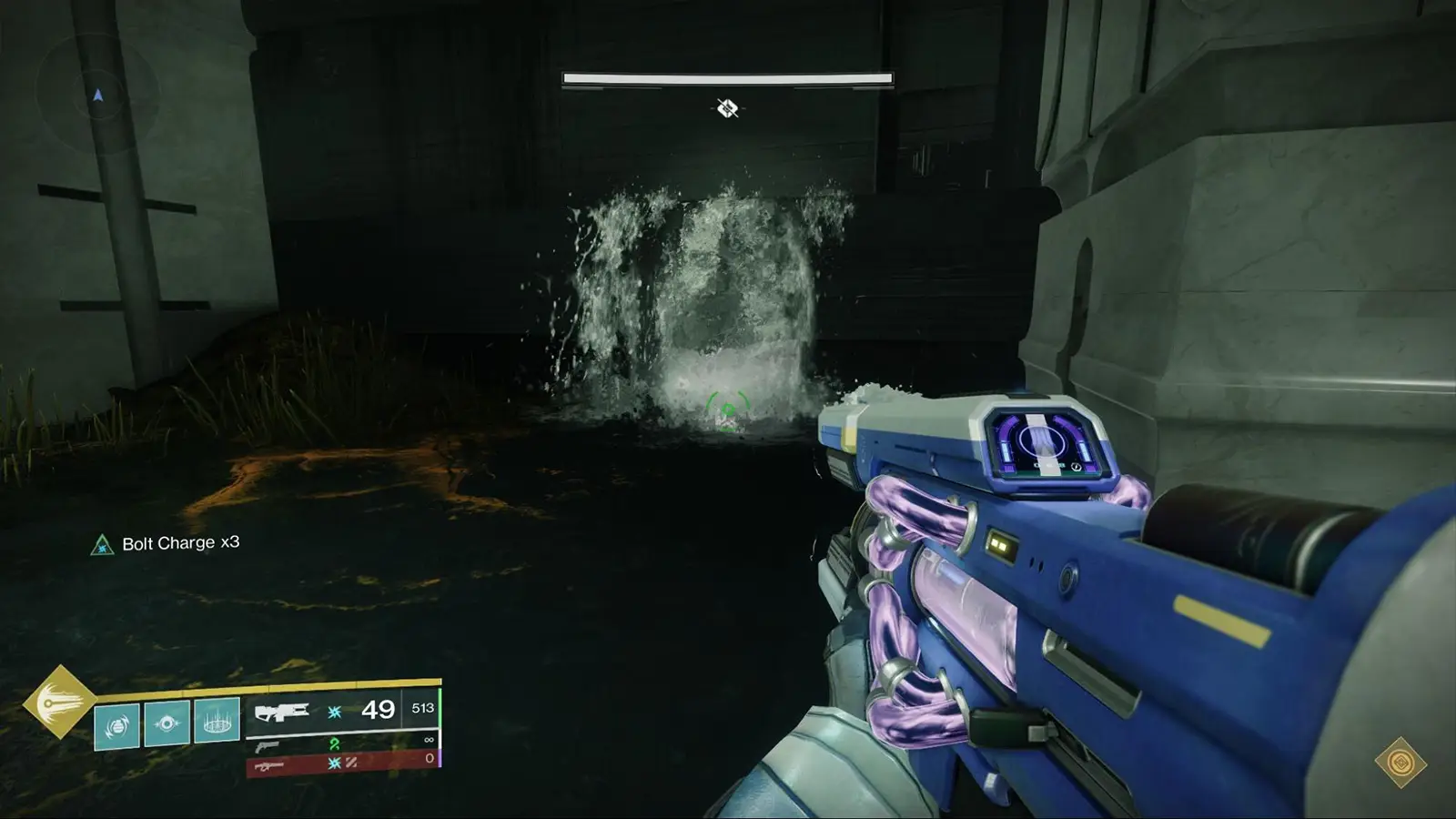Click the weapon's digital sight display screen

click(x=1043, y=444)
